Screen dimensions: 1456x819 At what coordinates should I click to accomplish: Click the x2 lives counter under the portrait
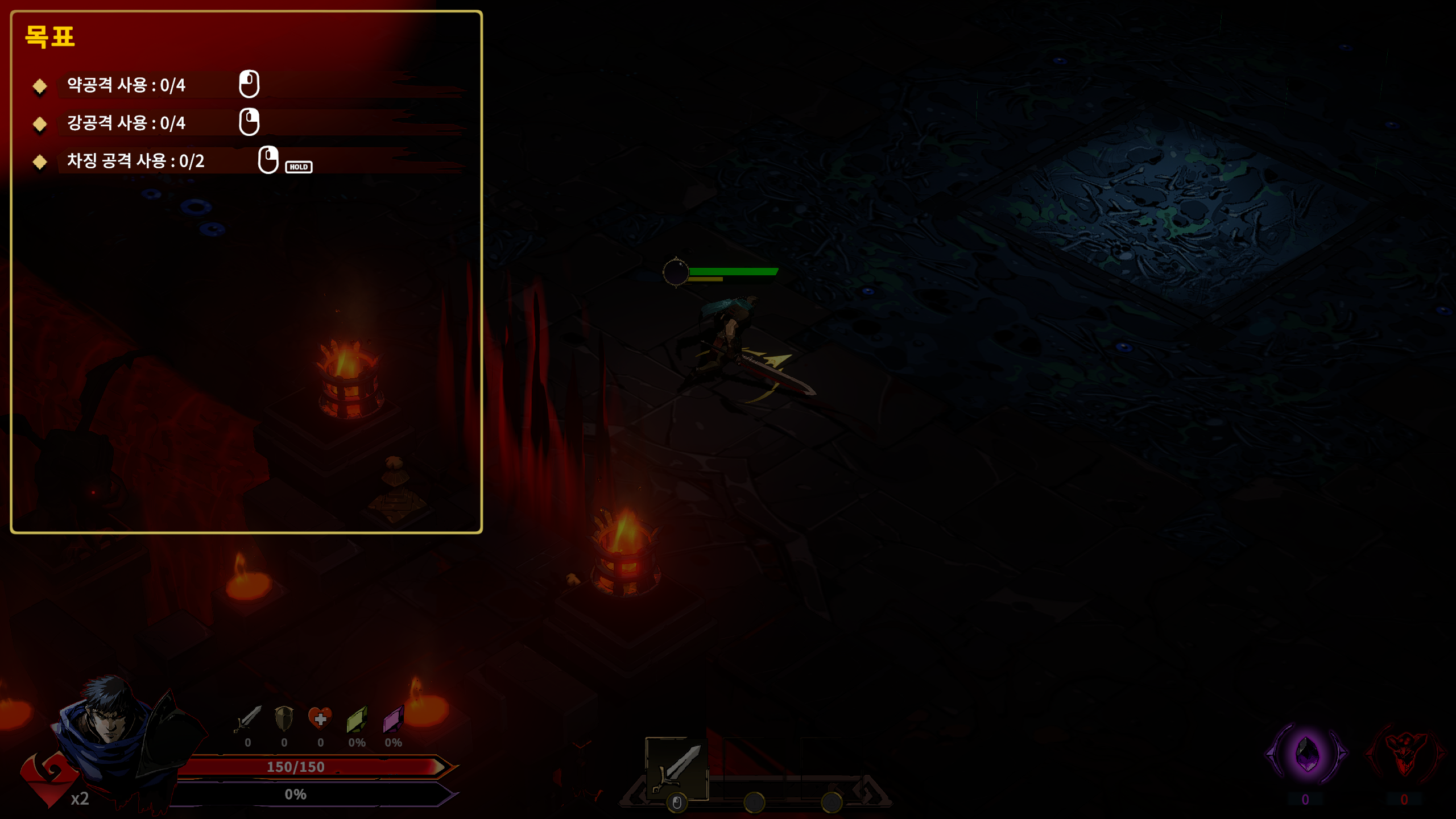[x=79, y=799]
